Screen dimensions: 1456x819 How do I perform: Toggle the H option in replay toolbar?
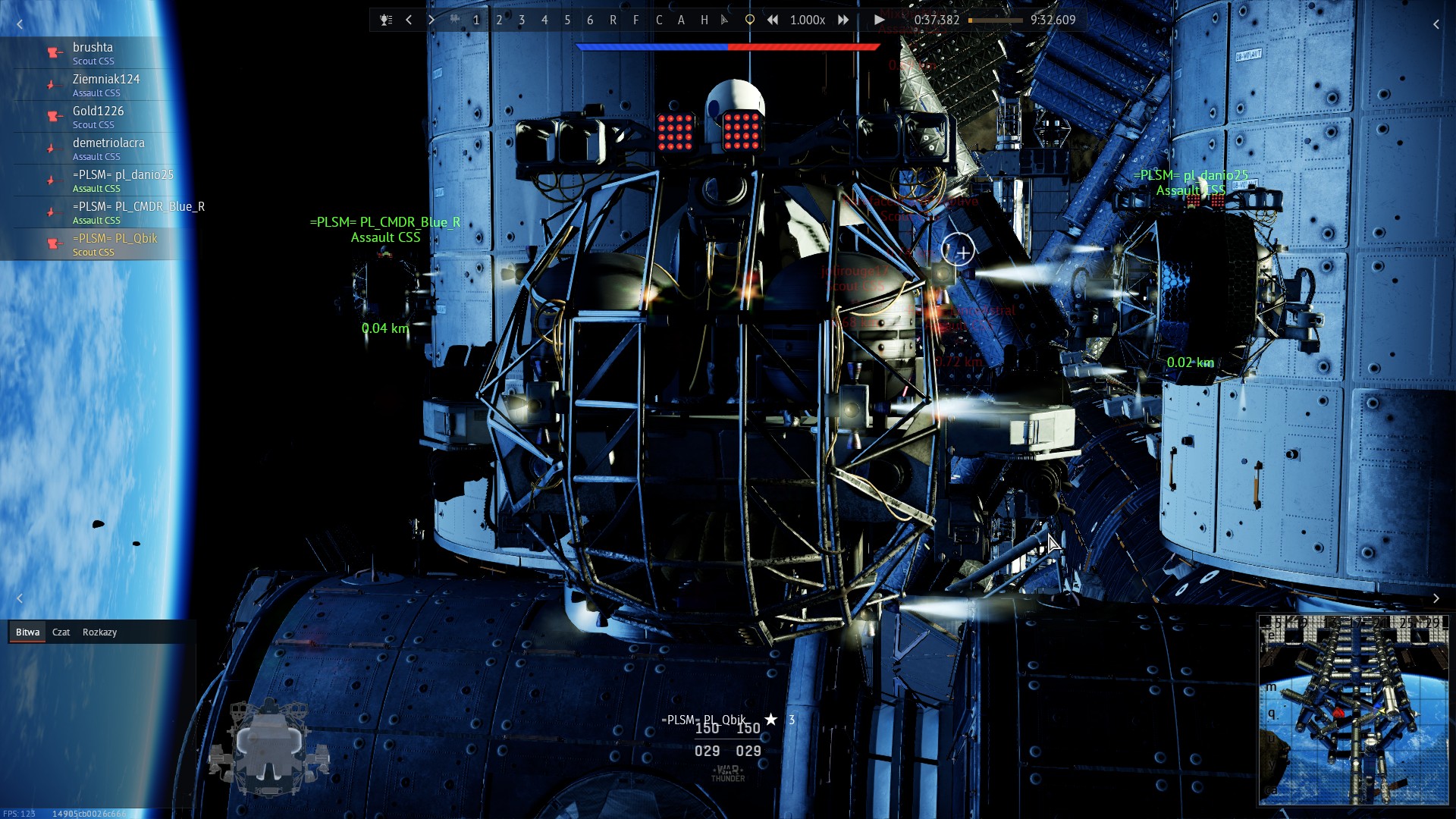pyautogui.click(x=704, y=20)
